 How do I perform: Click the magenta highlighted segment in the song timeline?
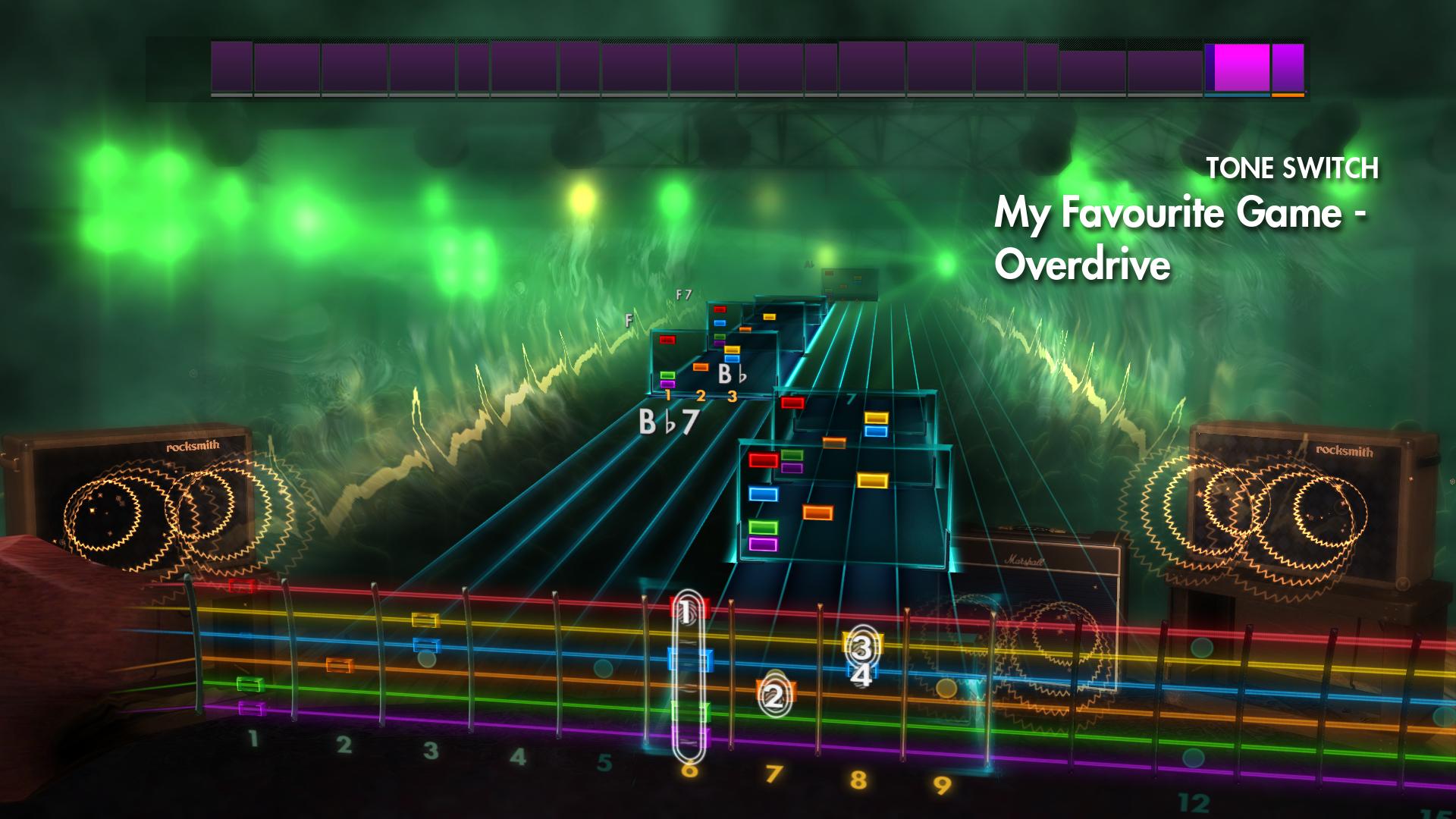(x=1235, y=68)
